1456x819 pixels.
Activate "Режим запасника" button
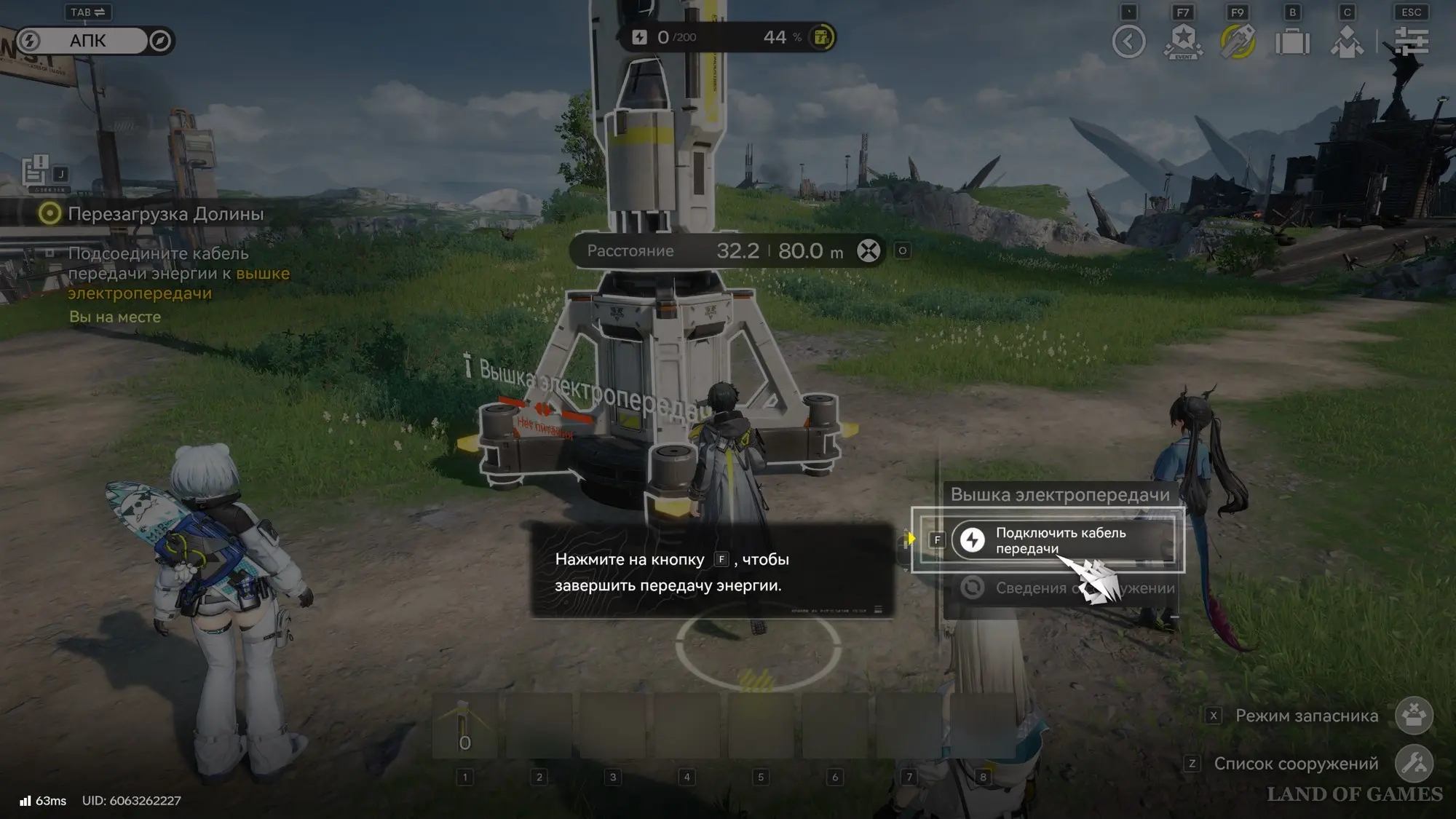coord(1414,716)
